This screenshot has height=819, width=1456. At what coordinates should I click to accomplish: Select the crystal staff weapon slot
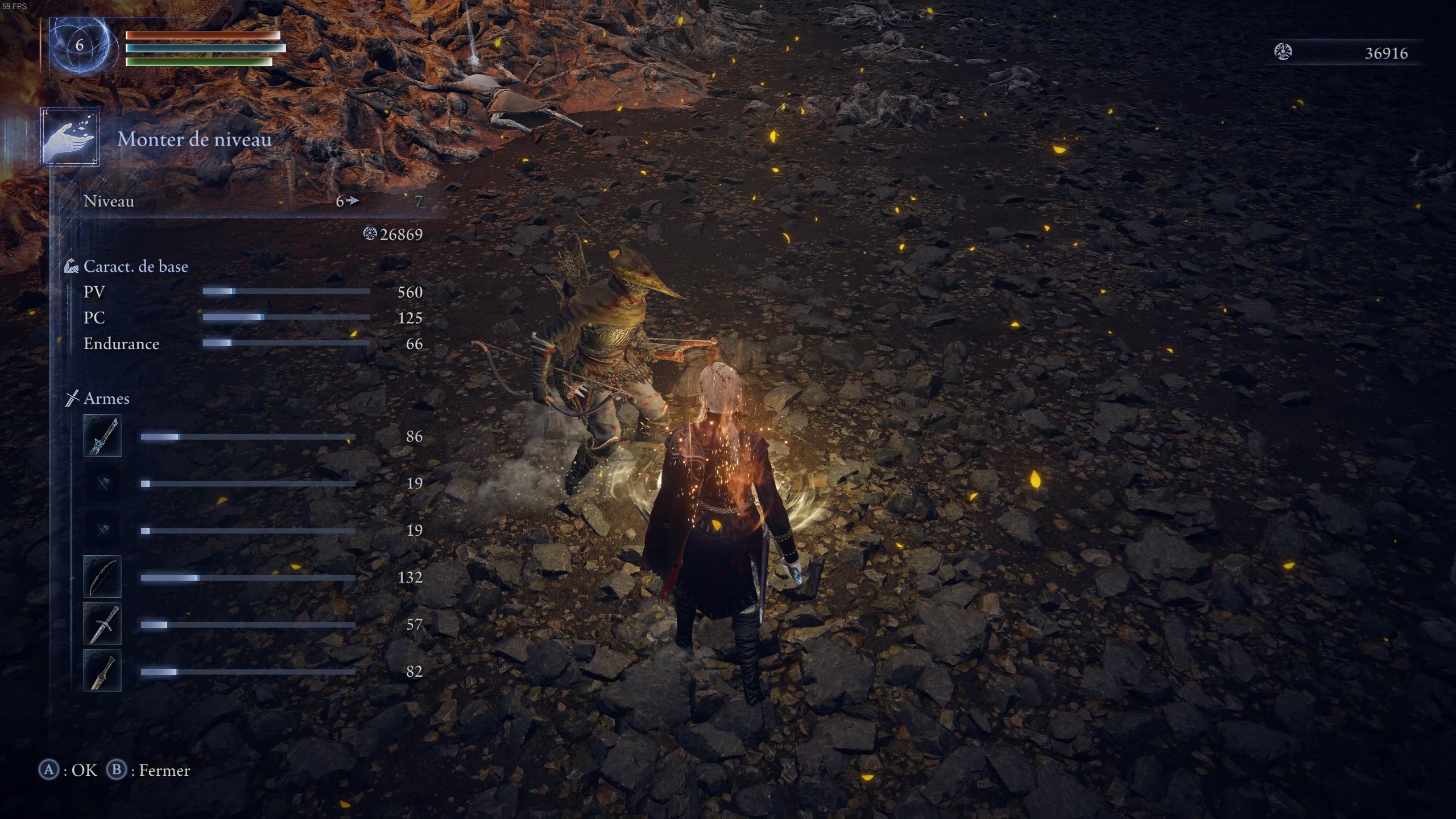102,436
